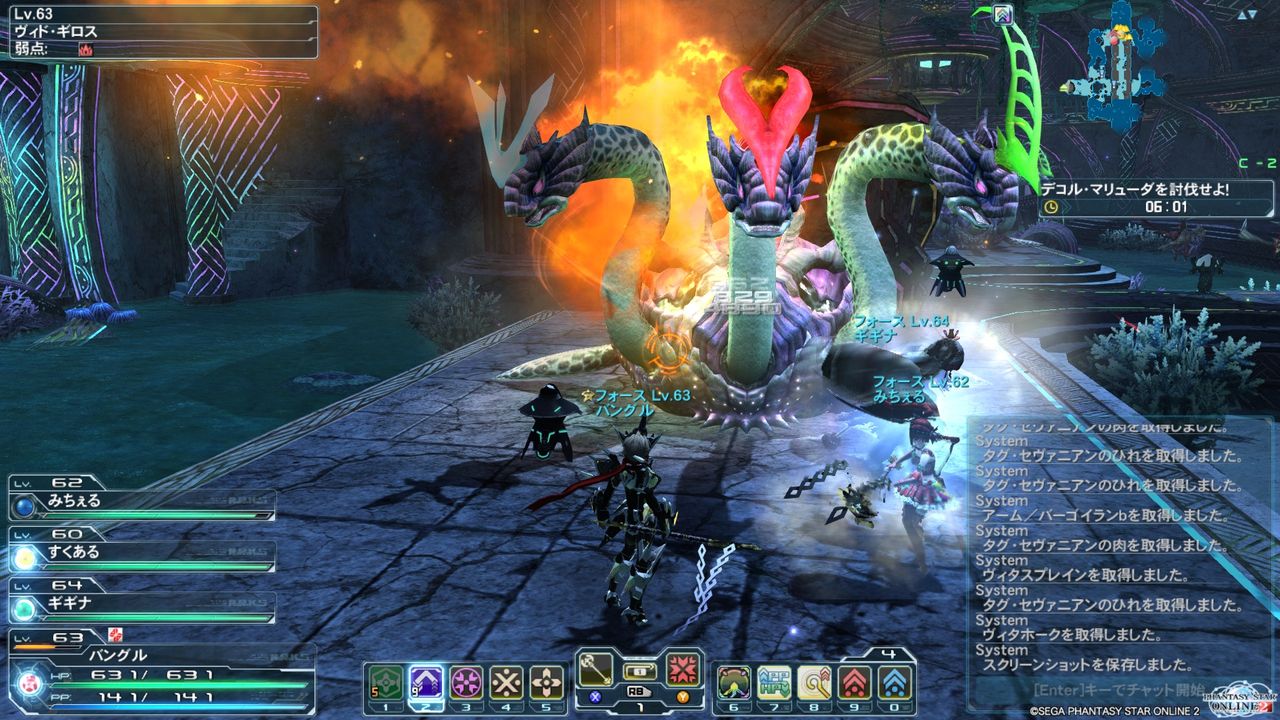This screenshot has height=720, width=1280.
Task: Select the green item in subpalette slot 1
Action: pos(386,682)
